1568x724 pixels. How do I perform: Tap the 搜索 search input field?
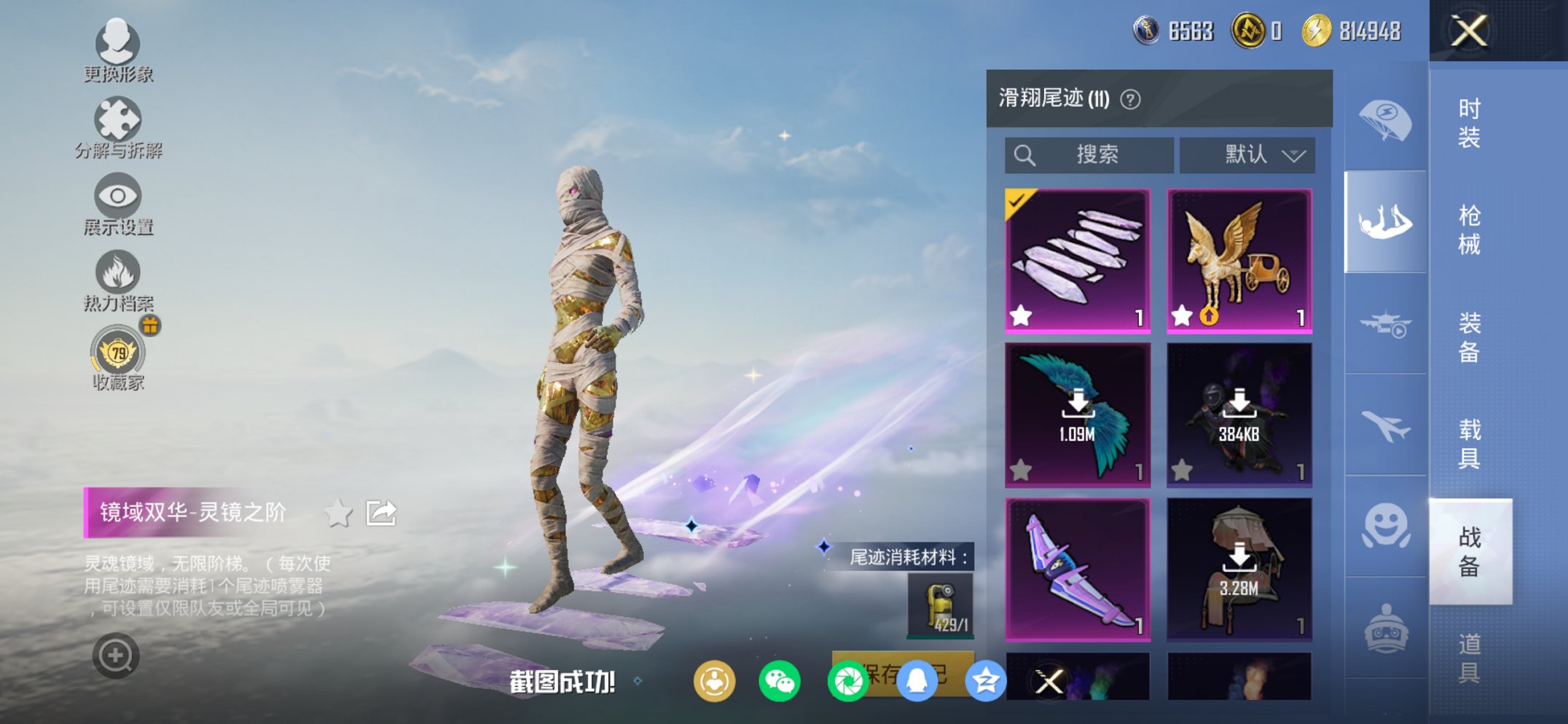[1091, 154]
